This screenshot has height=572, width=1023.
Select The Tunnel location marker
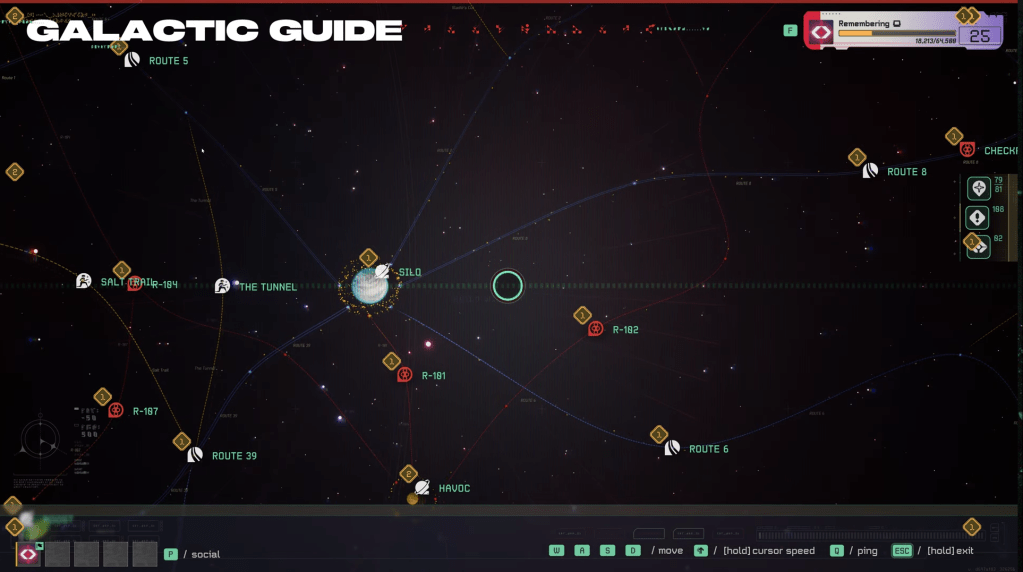pyautogui.click(x=222, y=286)
